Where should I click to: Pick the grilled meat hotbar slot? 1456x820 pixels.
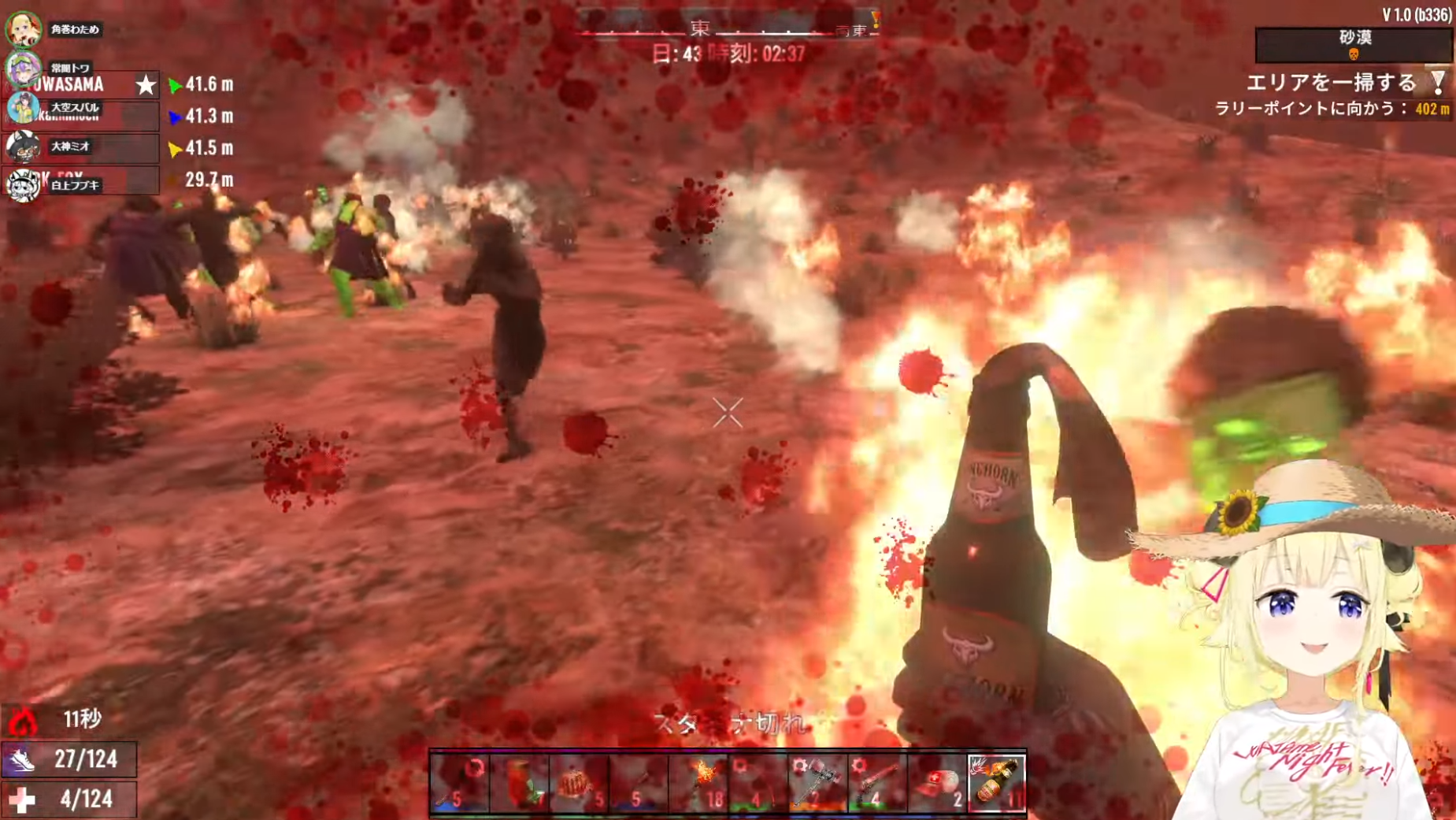point(579,782)
